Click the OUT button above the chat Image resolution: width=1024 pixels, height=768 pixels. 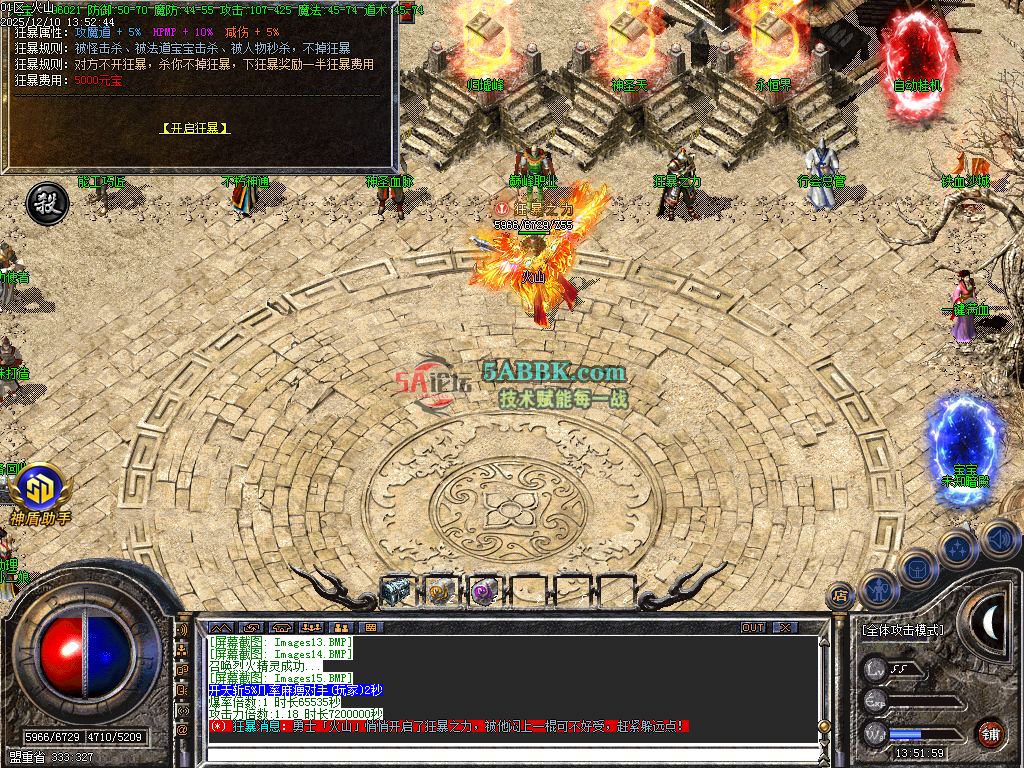point(752,627)
